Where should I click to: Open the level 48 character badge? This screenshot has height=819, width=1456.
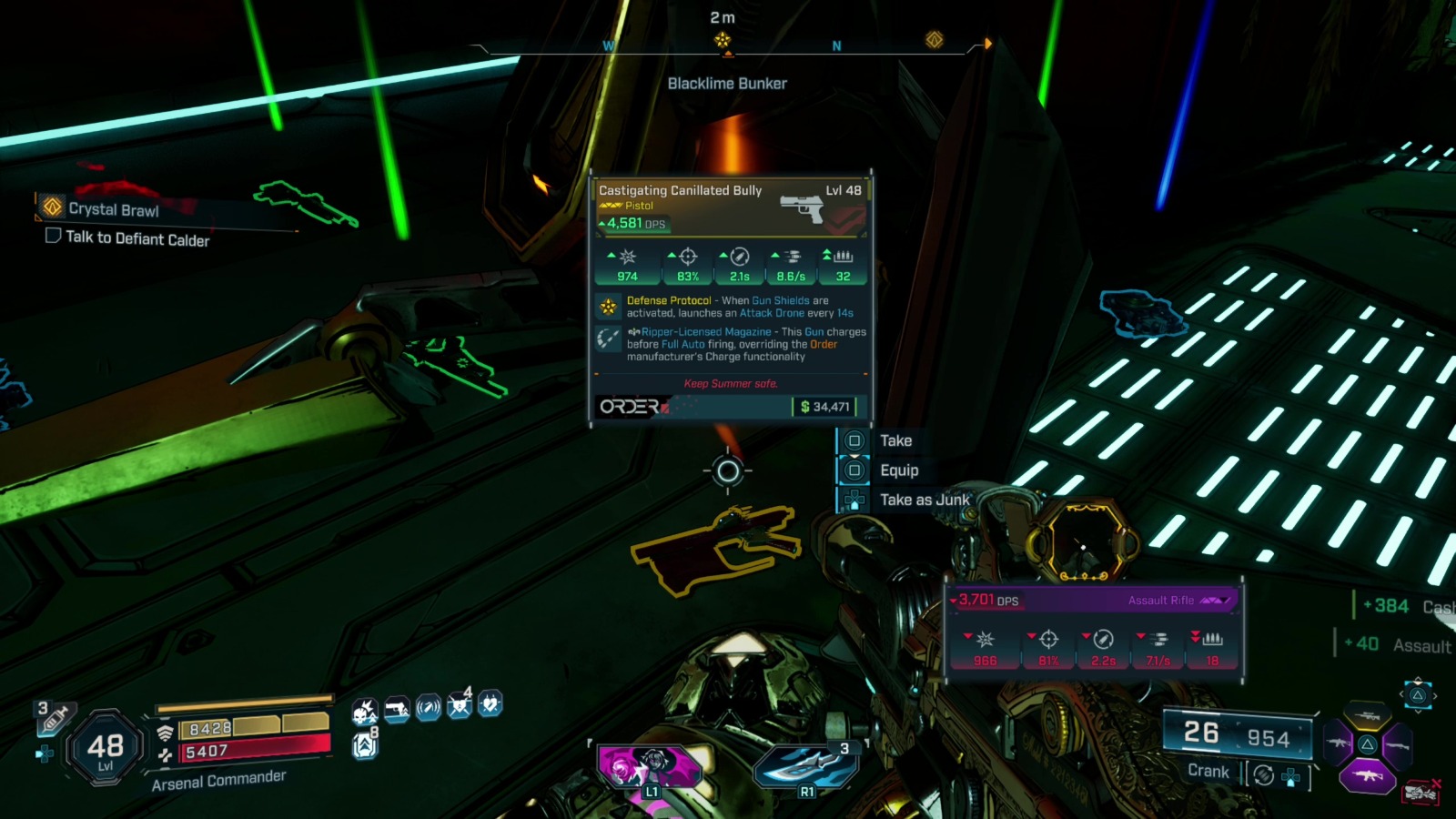(106, 750)
